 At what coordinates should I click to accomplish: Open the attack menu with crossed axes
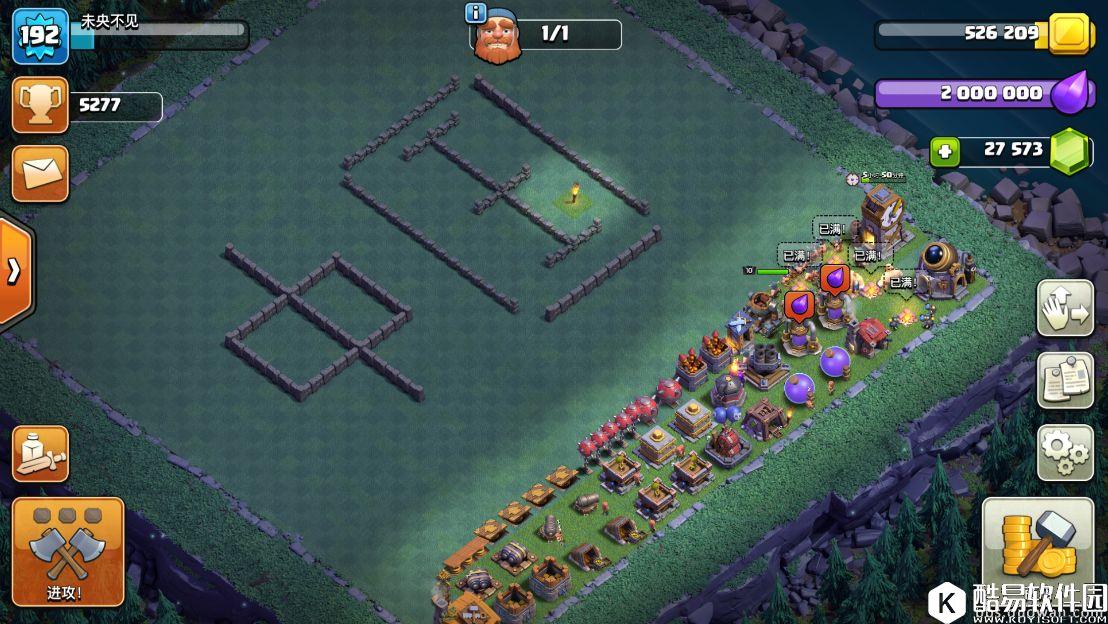pos(68,550)
